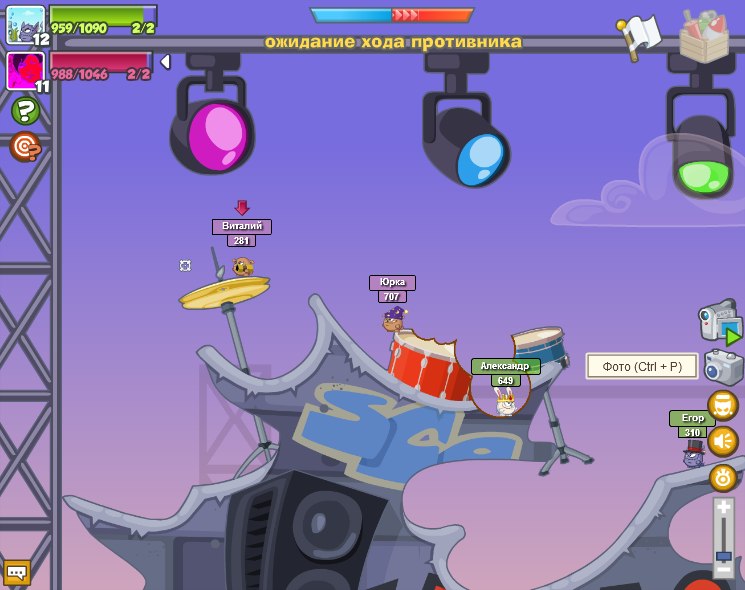Image resolution: width=745 pixels, height=590 pixels.
Task: Open the chat speech bubble
Action: pyautogui.click(x=17, y=572)
